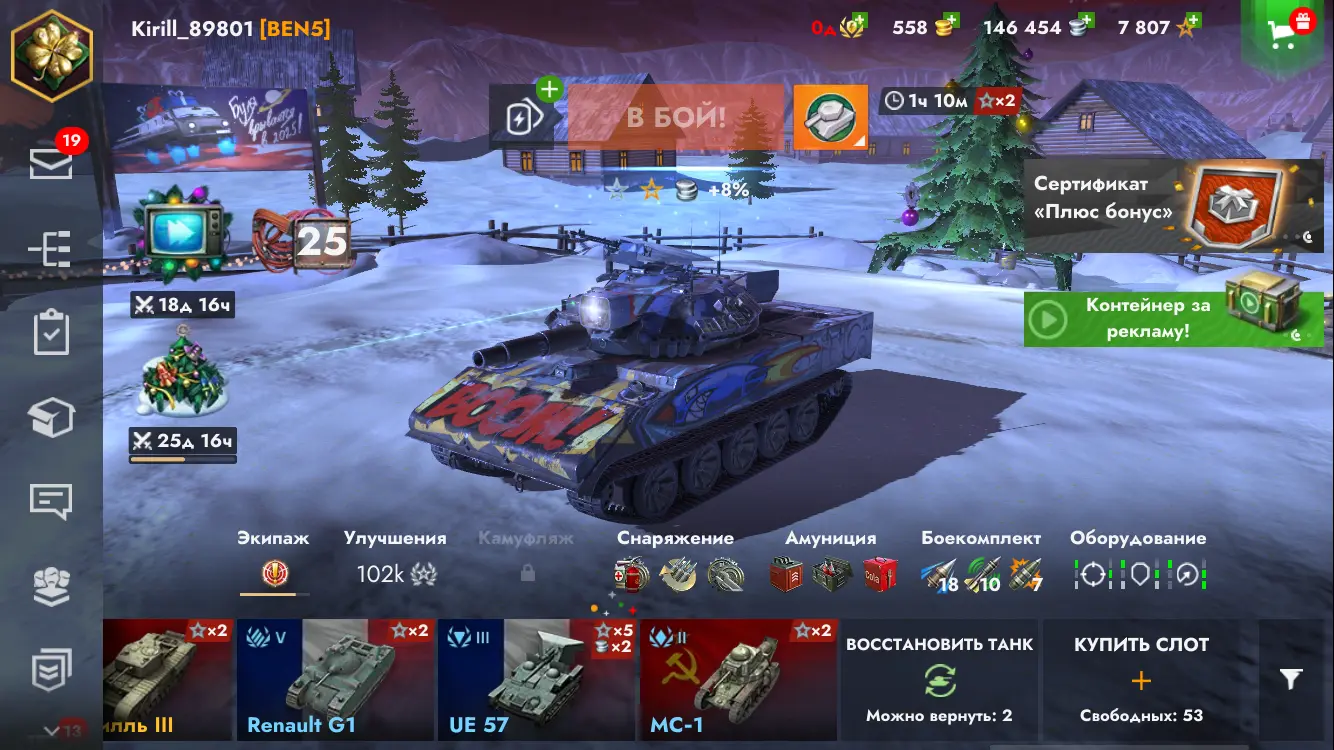The width and height of the screenshot is (1334, 750).
Task: Watch an ad for a container
Action: click(1172, 318)
